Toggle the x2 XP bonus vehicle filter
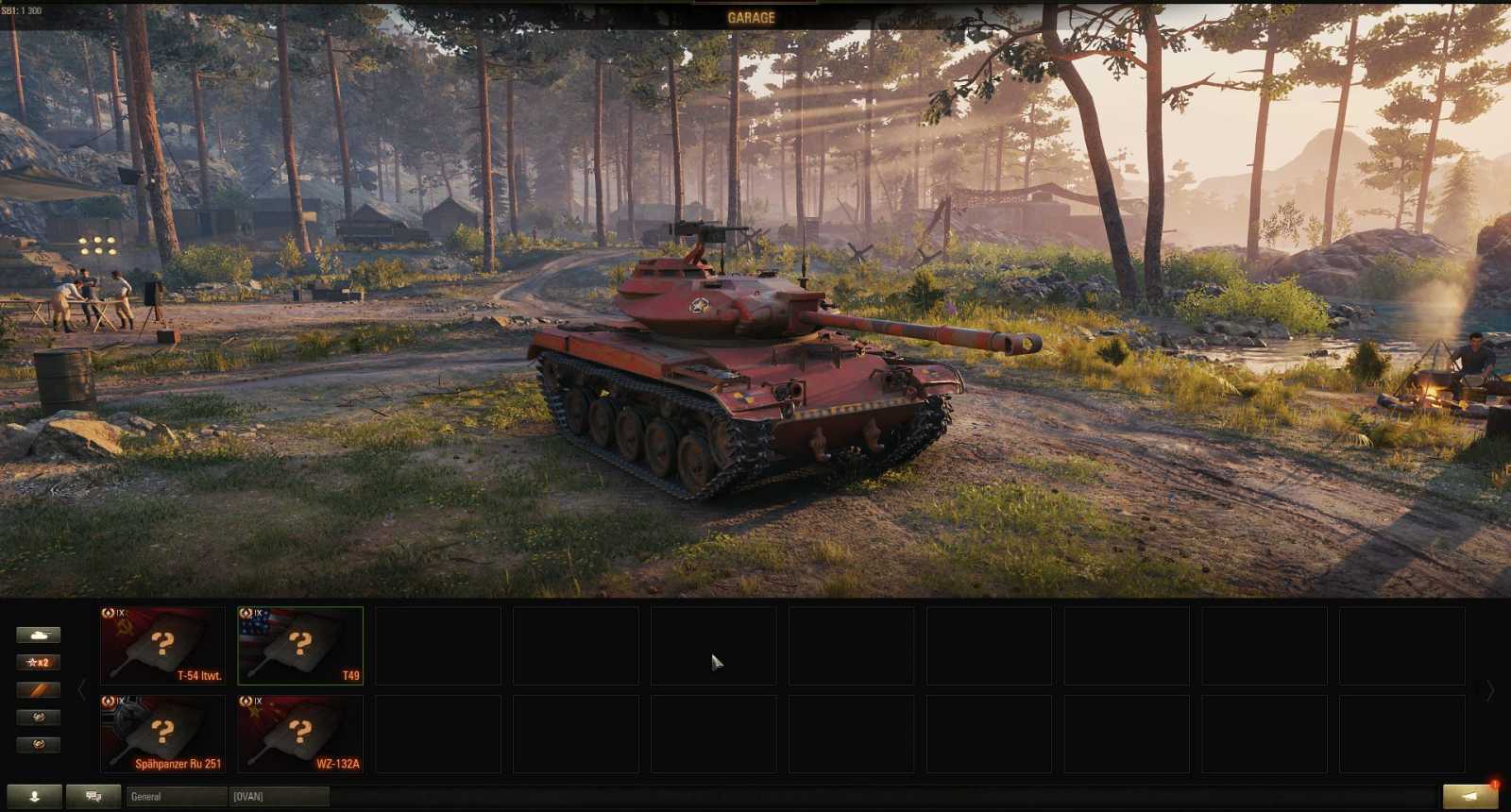This screenshot has width=1511, height=812. 40,662
